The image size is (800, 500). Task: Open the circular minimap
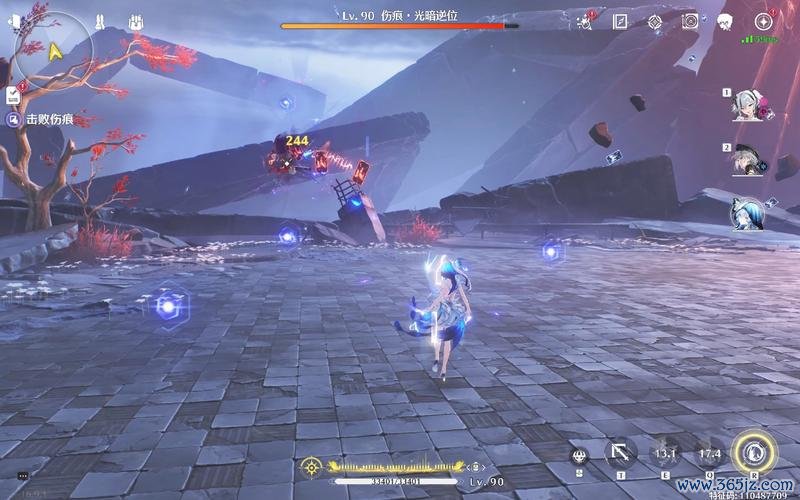(50, 48)
